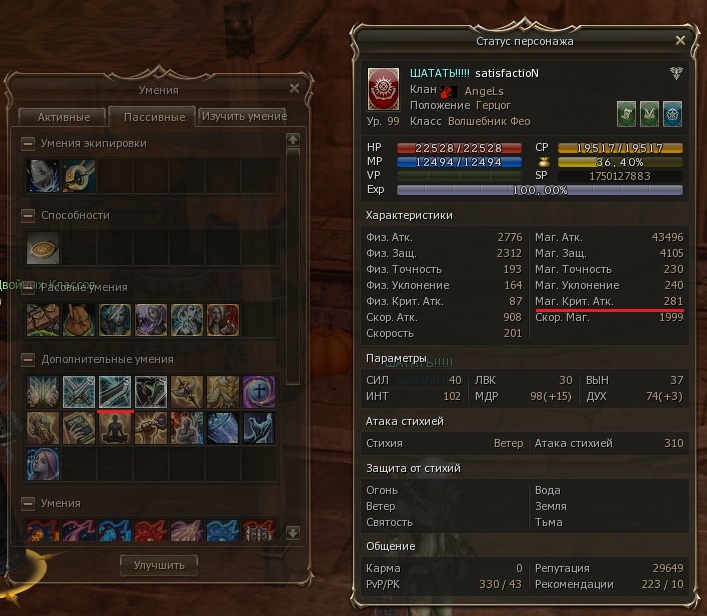This screenshot has width=707, height=616.
Task: Collapse the Умения экипировки section
Action: coord(28,143)
